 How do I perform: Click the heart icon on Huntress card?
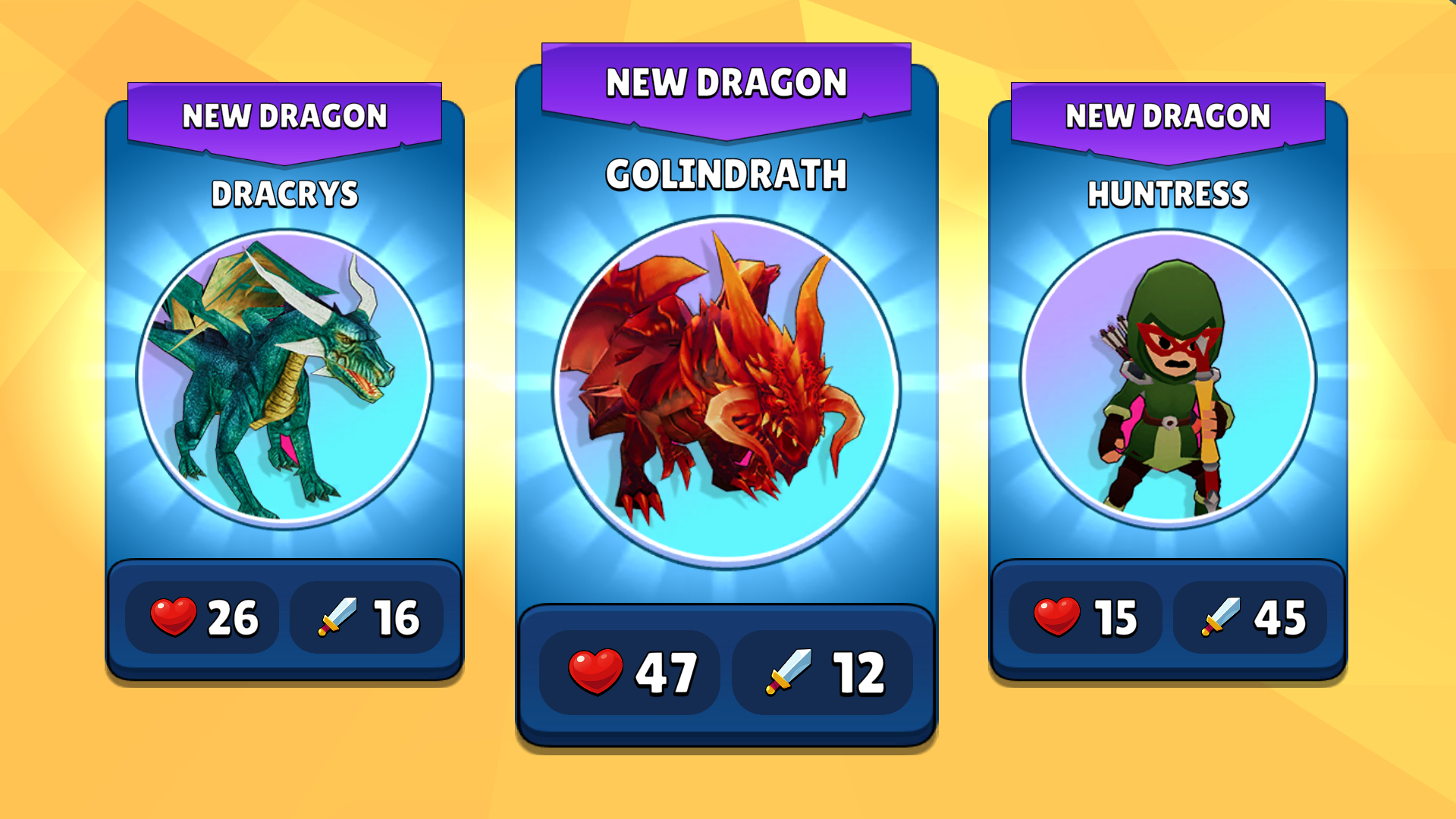1056,617
